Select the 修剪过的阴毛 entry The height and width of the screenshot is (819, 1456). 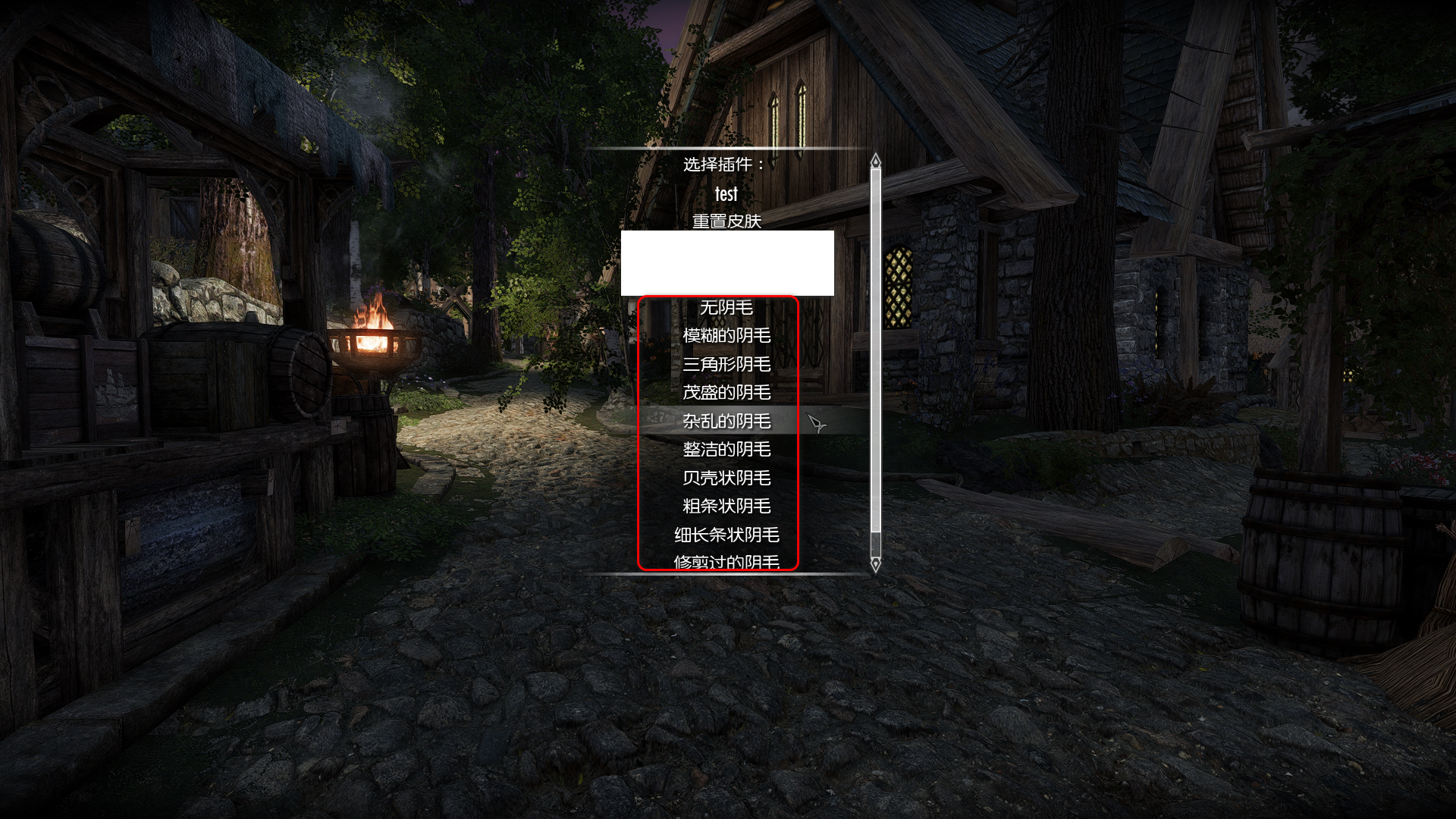point(726,561)
